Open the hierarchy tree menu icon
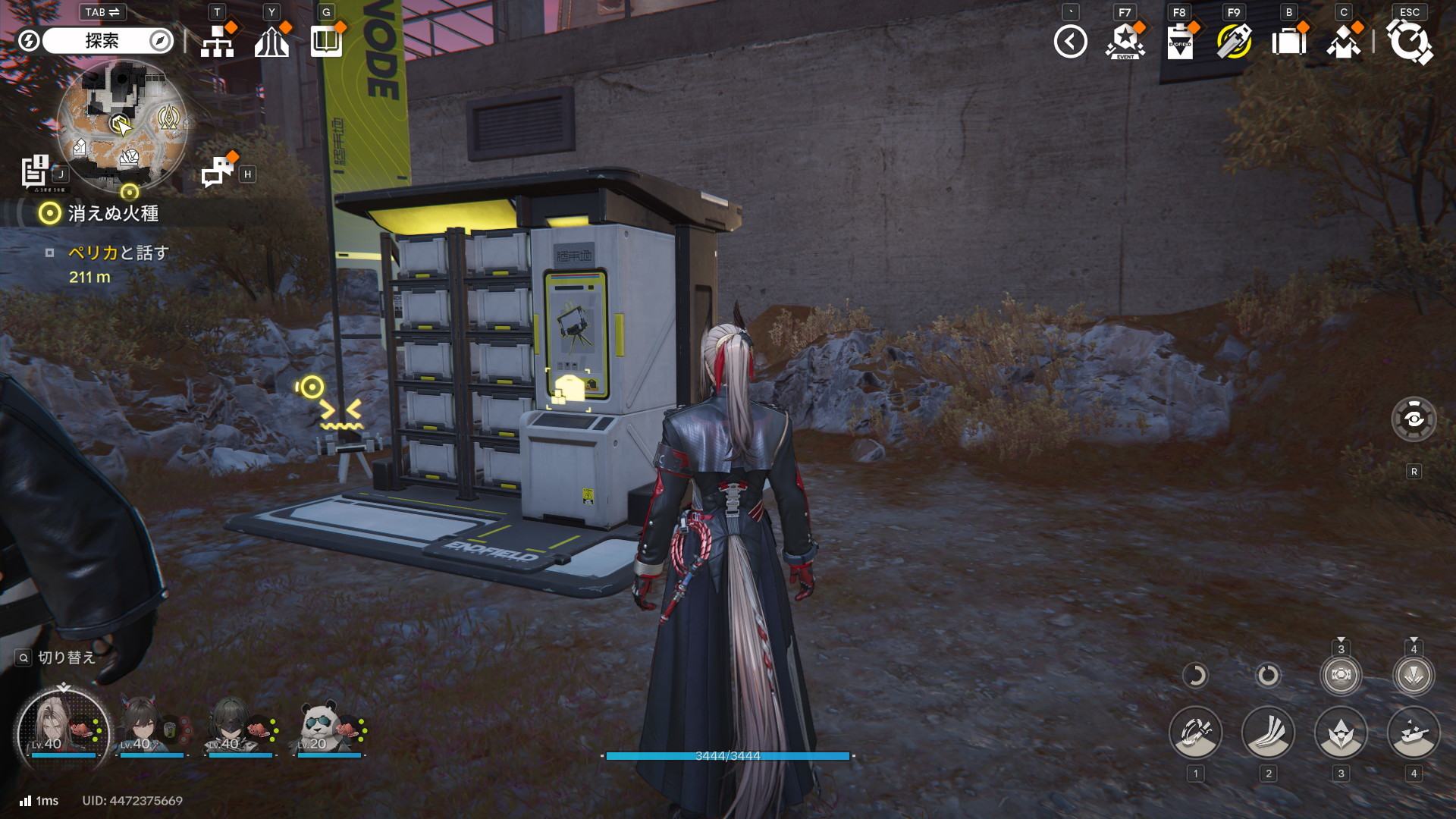Image resolution: width=1456 pixels, height=819 pixels. click(x=218, y=42)
